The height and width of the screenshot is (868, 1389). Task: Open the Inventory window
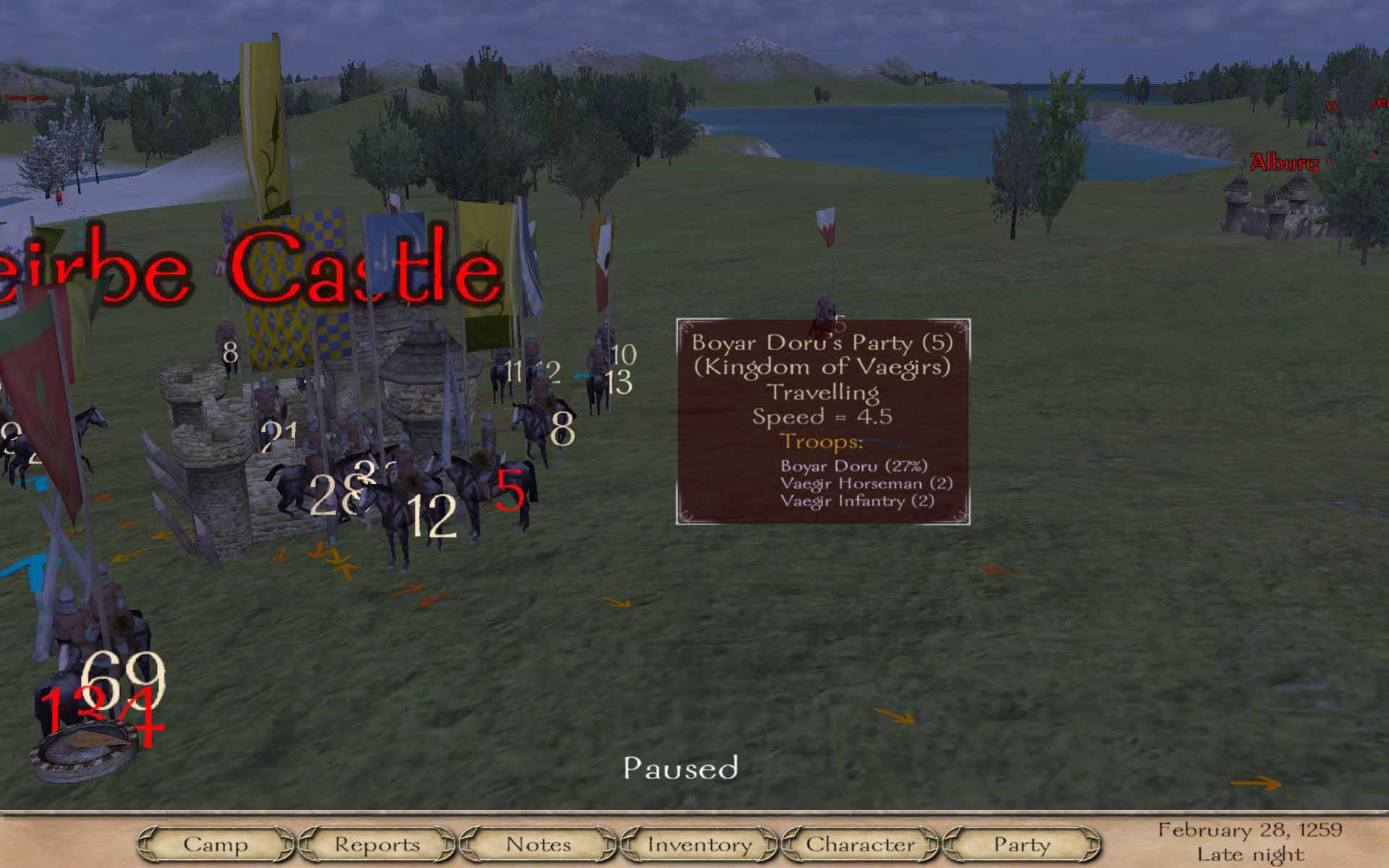(x=700, y=844)
